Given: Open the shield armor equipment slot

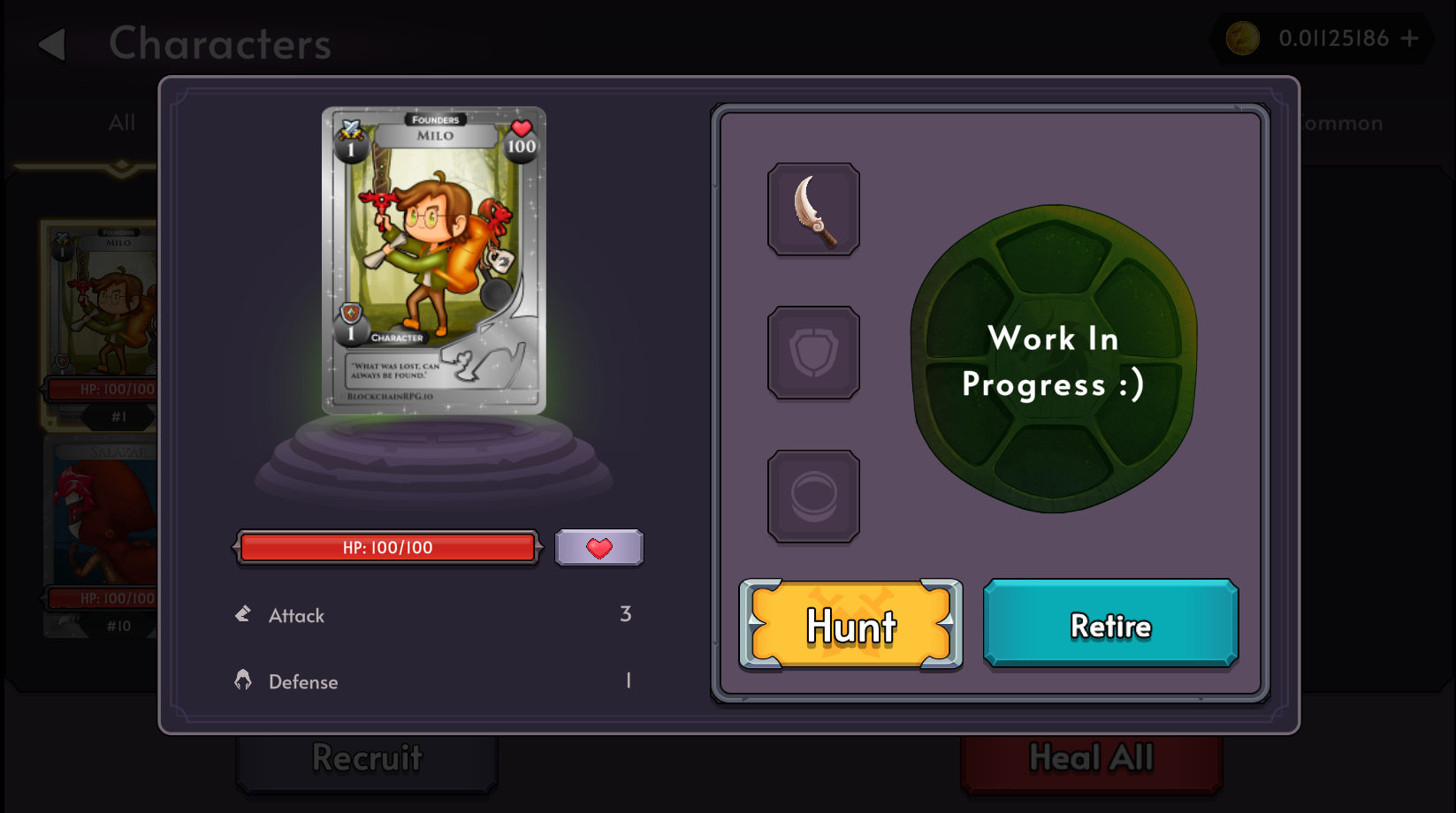Looking at the screenshot, I should [x=813, y=351].
